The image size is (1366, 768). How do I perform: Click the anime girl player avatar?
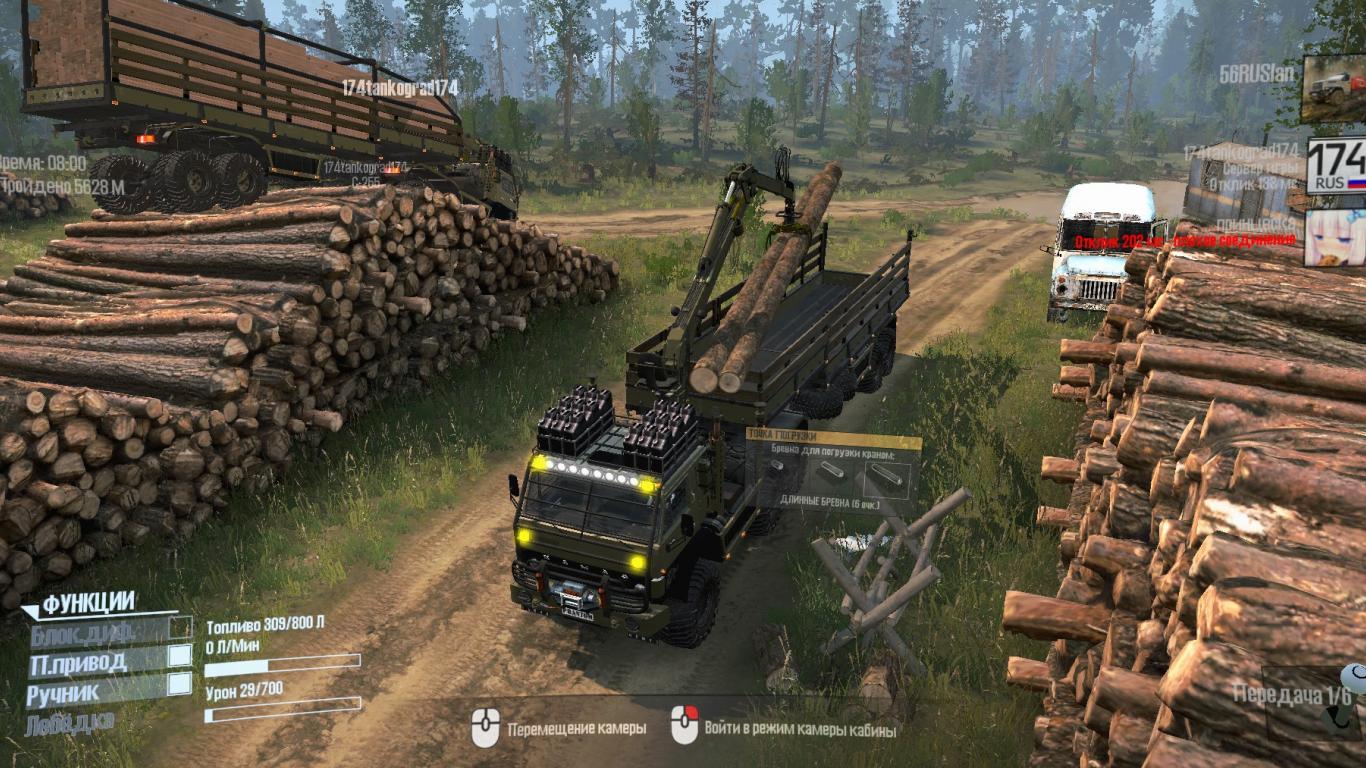pos(1335,237)
